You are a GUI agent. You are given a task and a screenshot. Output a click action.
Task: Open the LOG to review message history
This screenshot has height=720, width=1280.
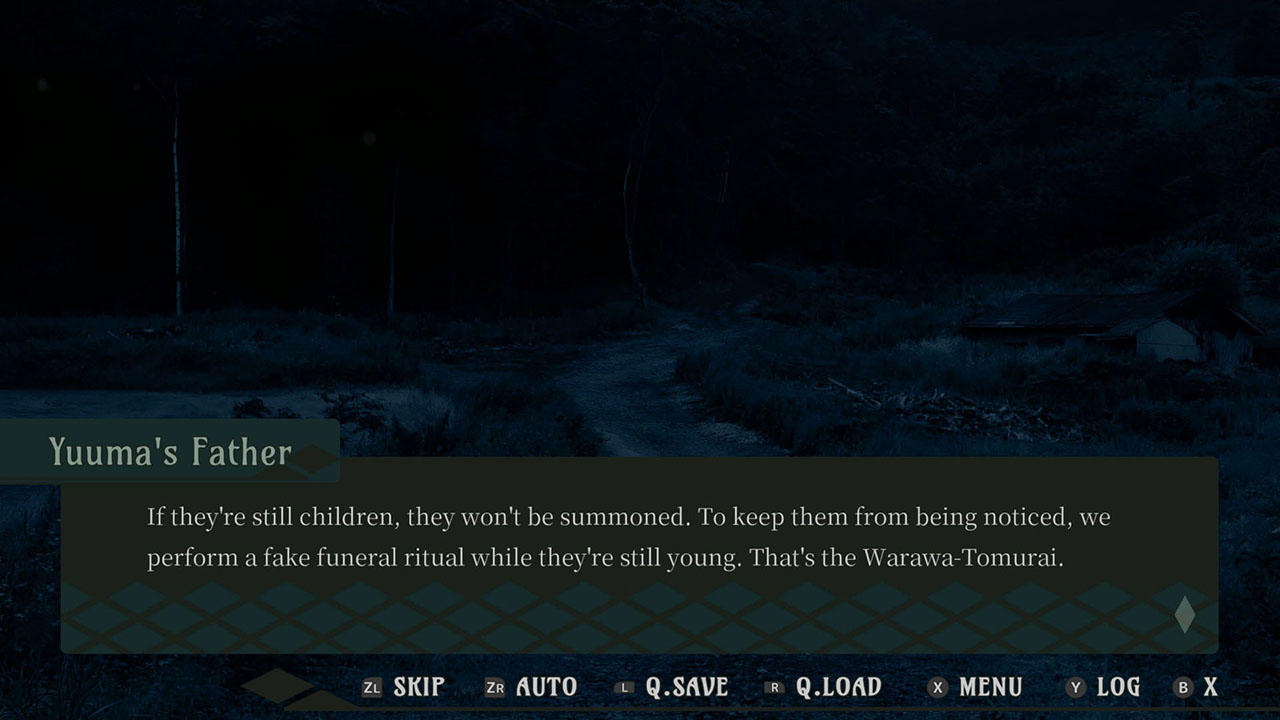tap(1116, 687)
